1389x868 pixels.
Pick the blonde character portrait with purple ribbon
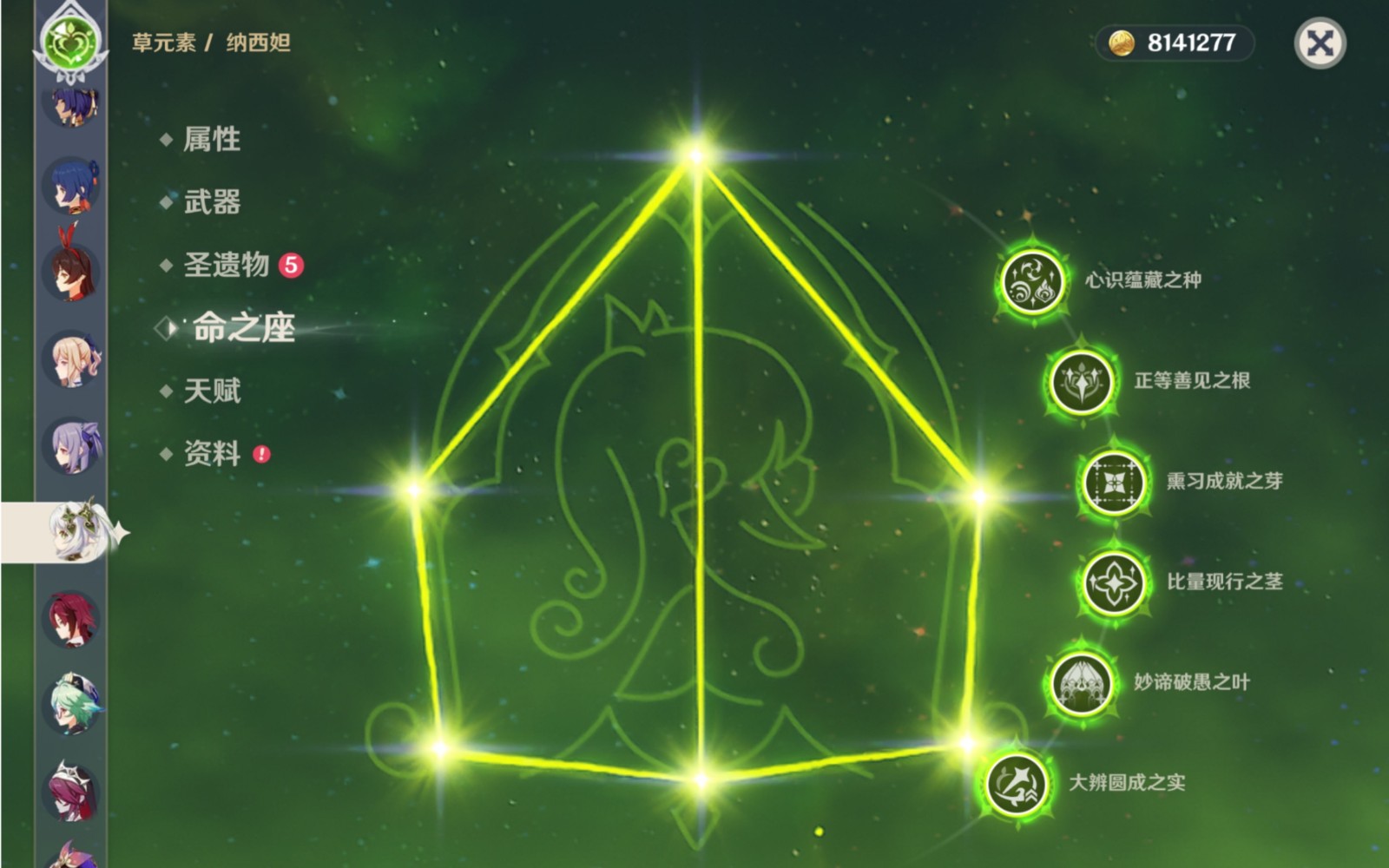pyautogui.click(x=73, y=358)
